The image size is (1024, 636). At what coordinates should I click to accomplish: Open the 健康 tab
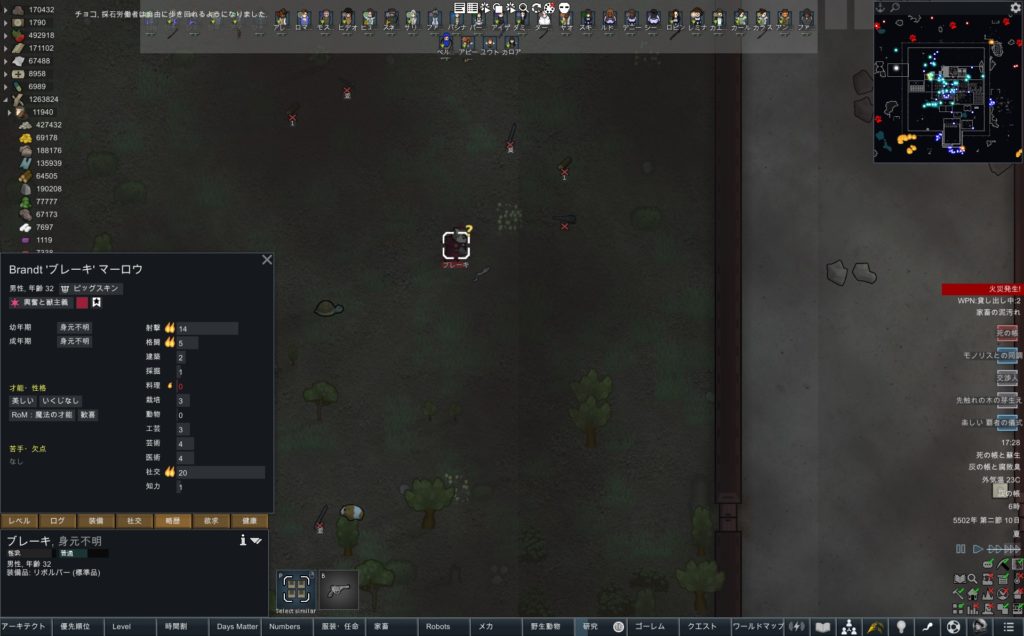(x=250, y=521)
